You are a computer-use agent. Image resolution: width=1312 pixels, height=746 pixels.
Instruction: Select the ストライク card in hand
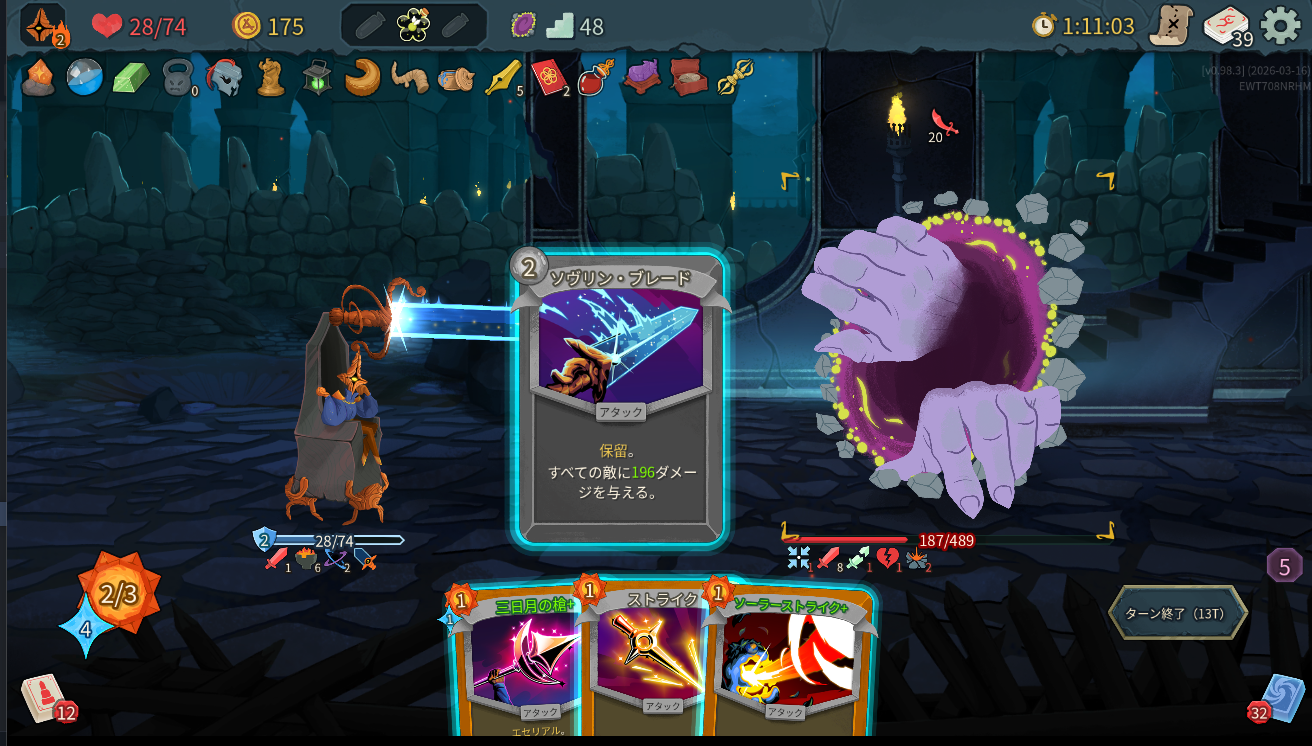645,660
